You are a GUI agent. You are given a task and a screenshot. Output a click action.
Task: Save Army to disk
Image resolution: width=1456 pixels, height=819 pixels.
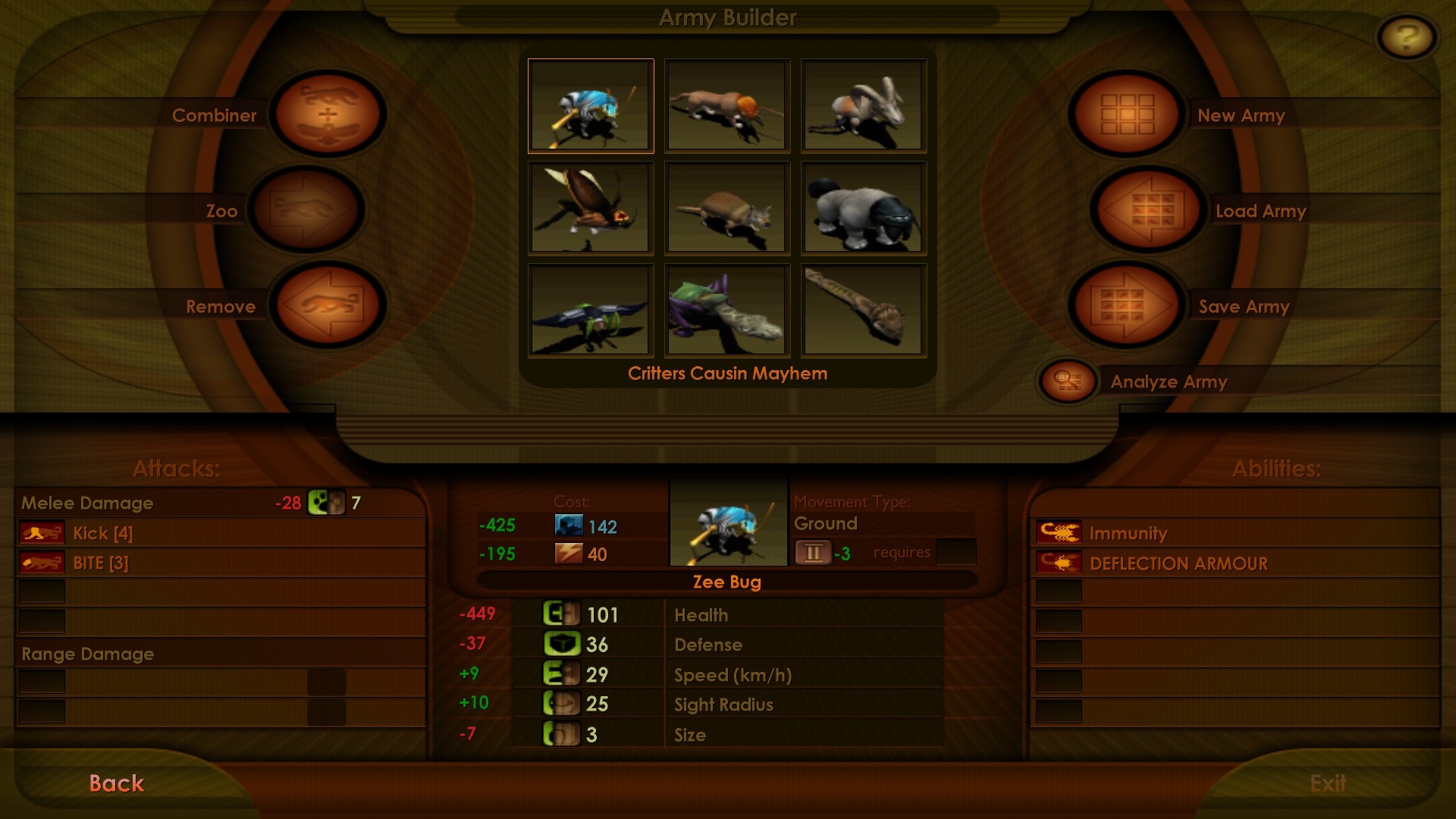(x=1127, y=306)
